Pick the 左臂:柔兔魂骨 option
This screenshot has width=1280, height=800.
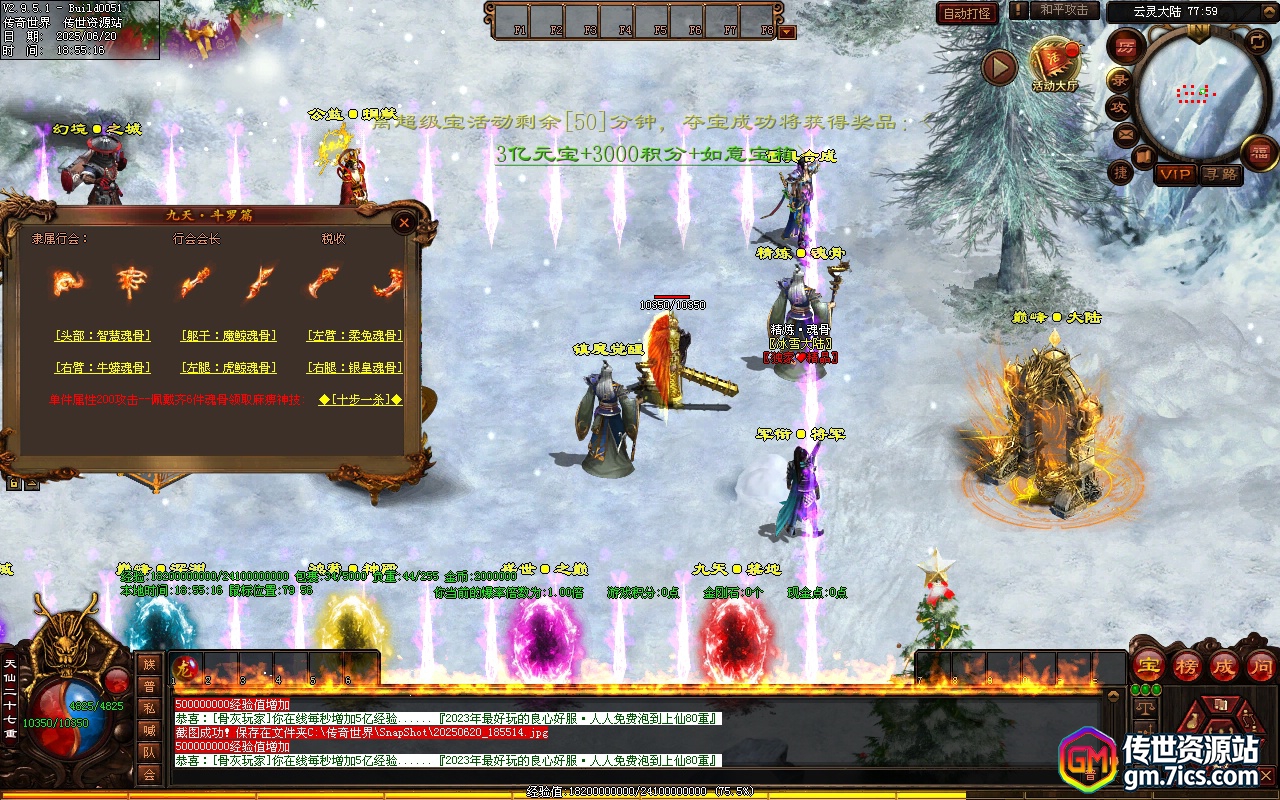[355, 336]
